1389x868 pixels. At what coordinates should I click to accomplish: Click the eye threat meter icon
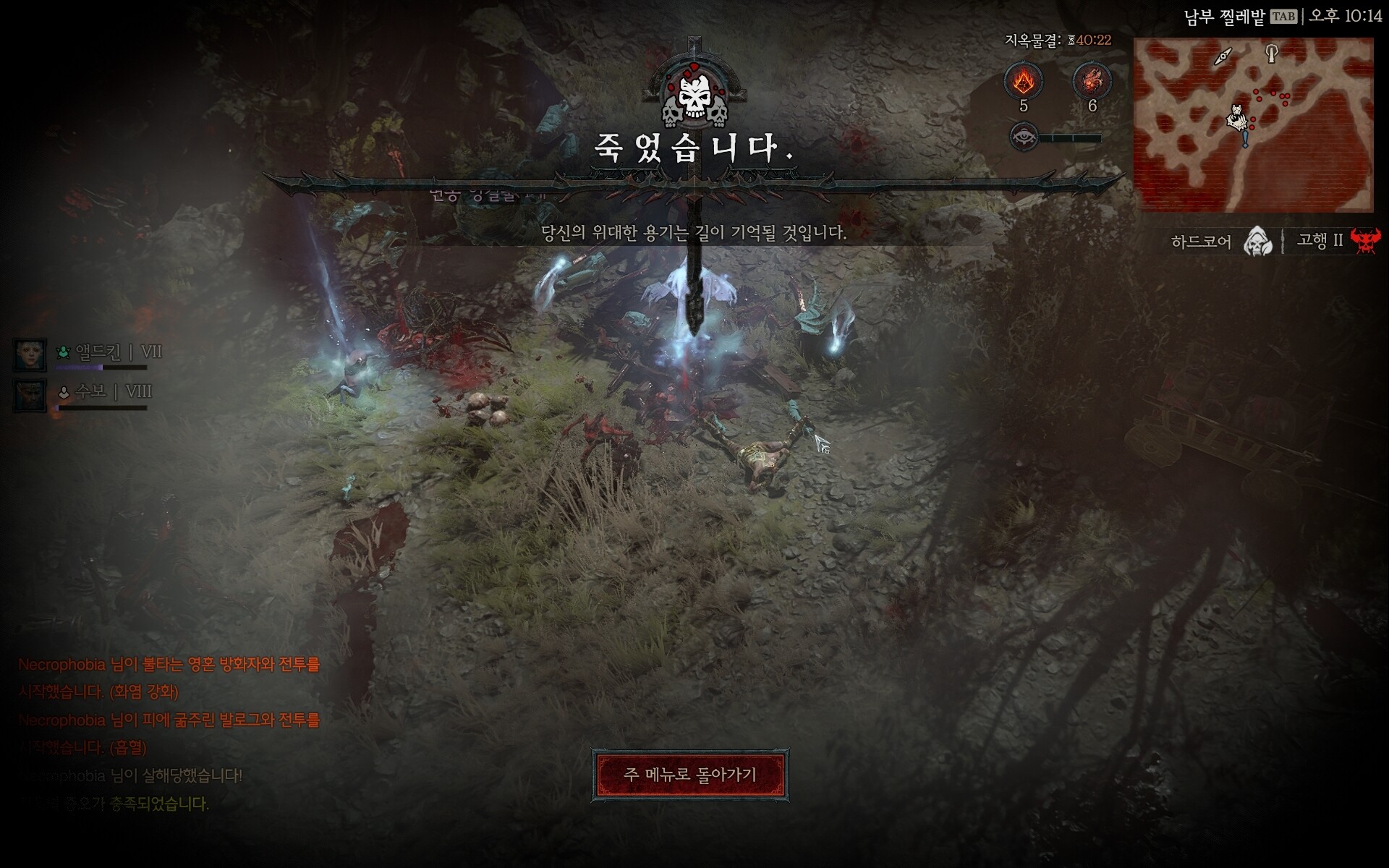[x=1024, y=137]
